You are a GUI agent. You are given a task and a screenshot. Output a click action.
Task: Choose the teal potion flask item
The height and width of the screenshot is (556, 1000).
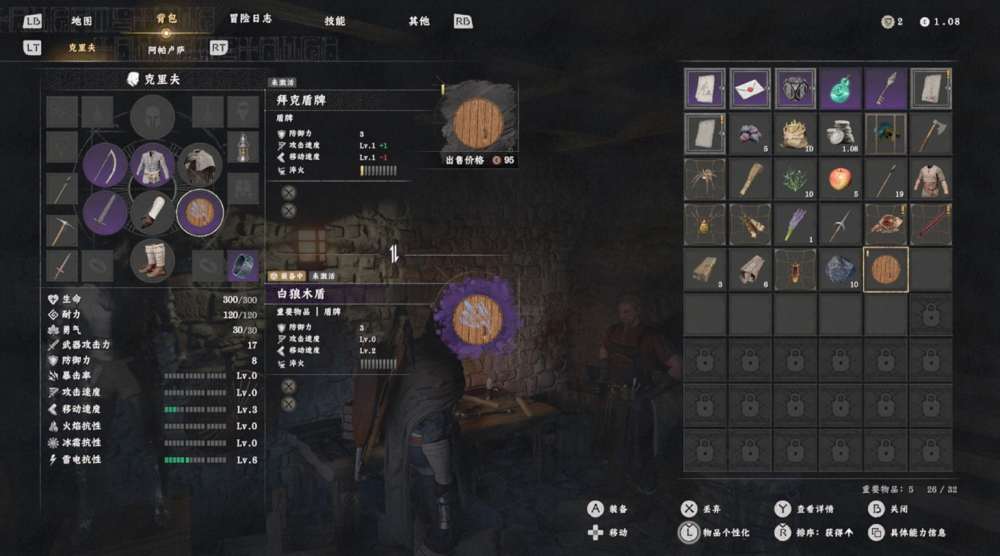[x=840, y=89]
